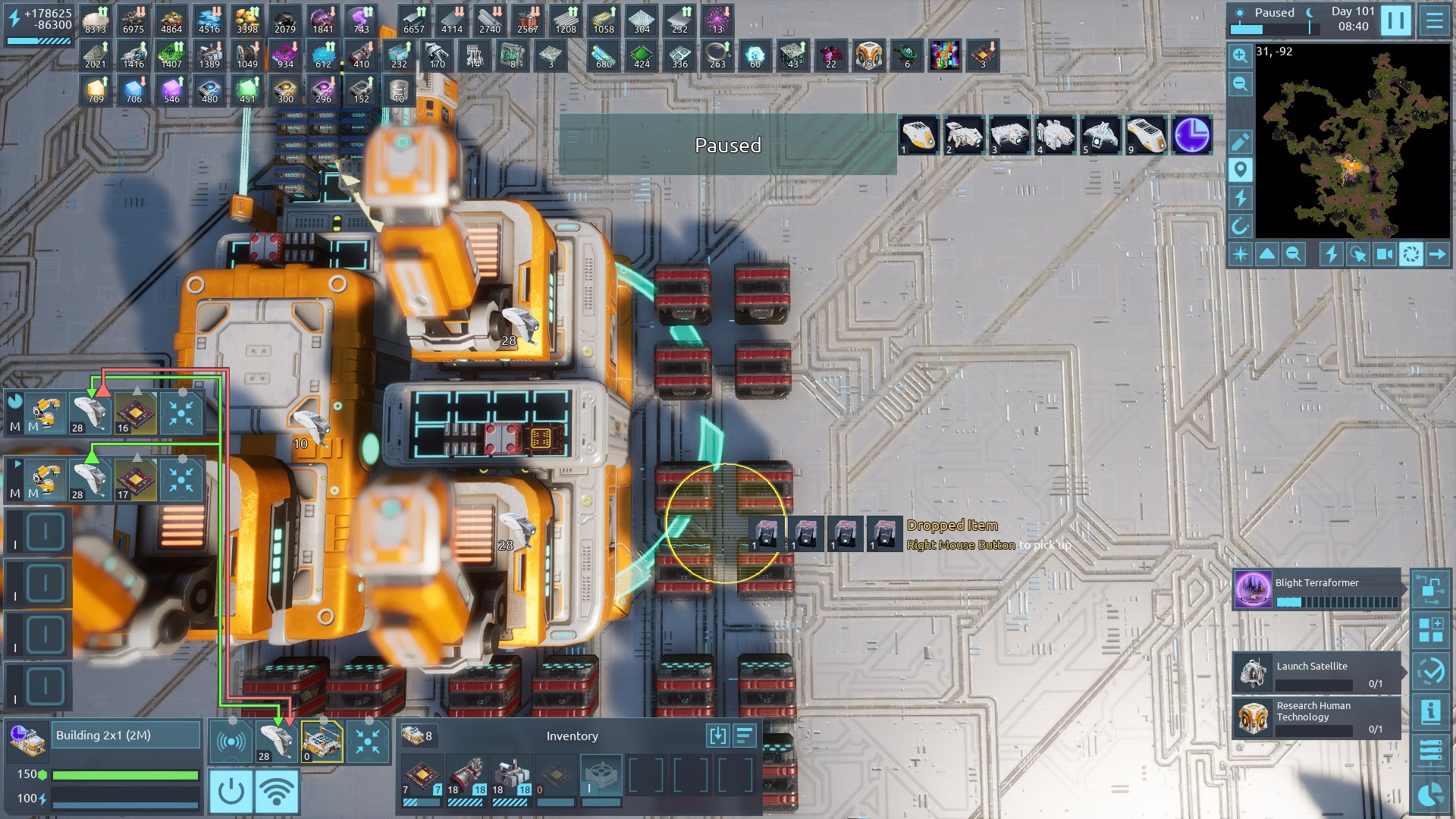Viewport: 1456px width, 819px height.
Task: Select the Research Human Technology objective
Action: click(1317, 717)
